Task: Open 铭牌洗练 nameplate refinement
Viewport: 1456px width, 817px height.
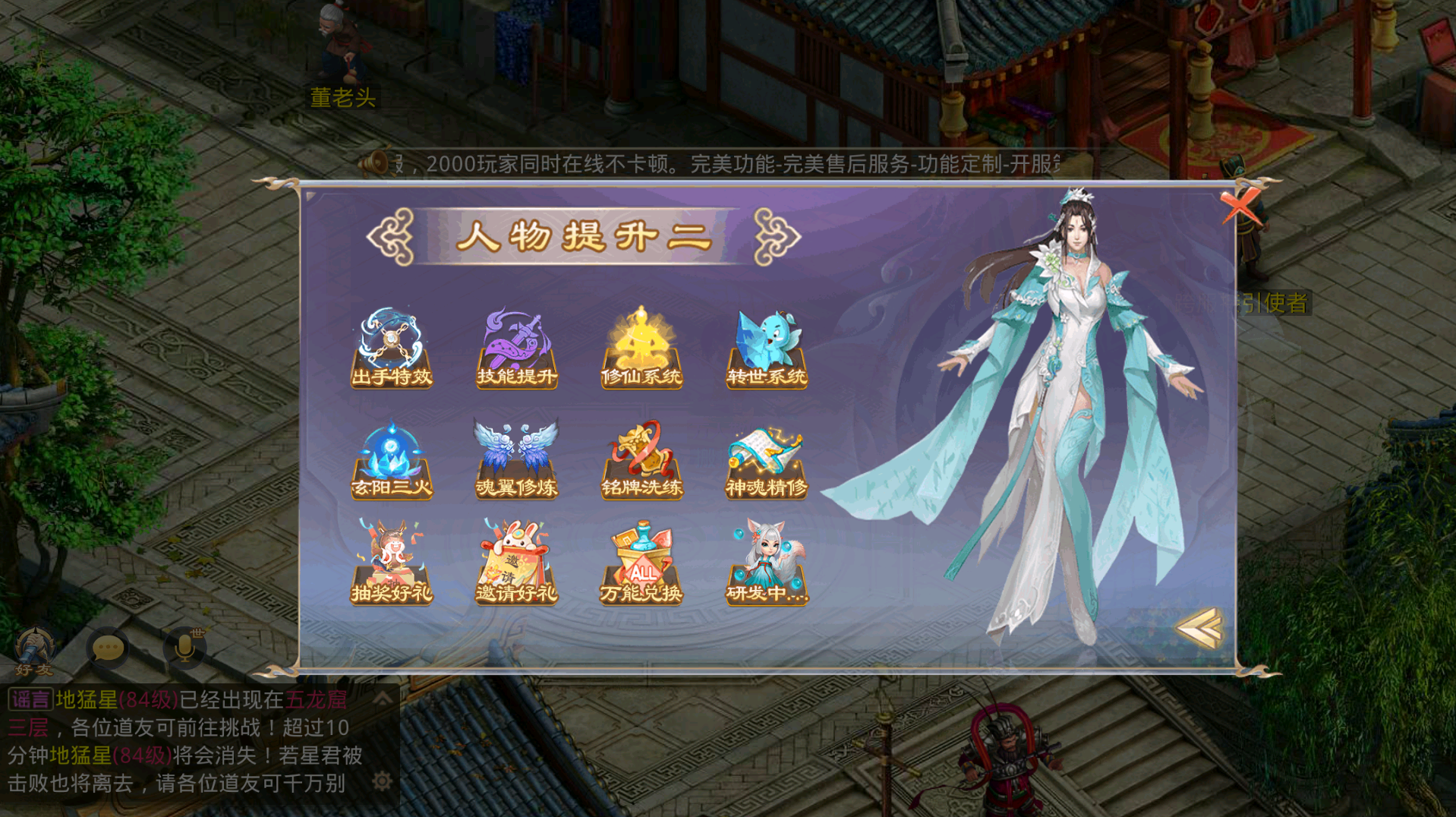Action: [x=641, y=461]
